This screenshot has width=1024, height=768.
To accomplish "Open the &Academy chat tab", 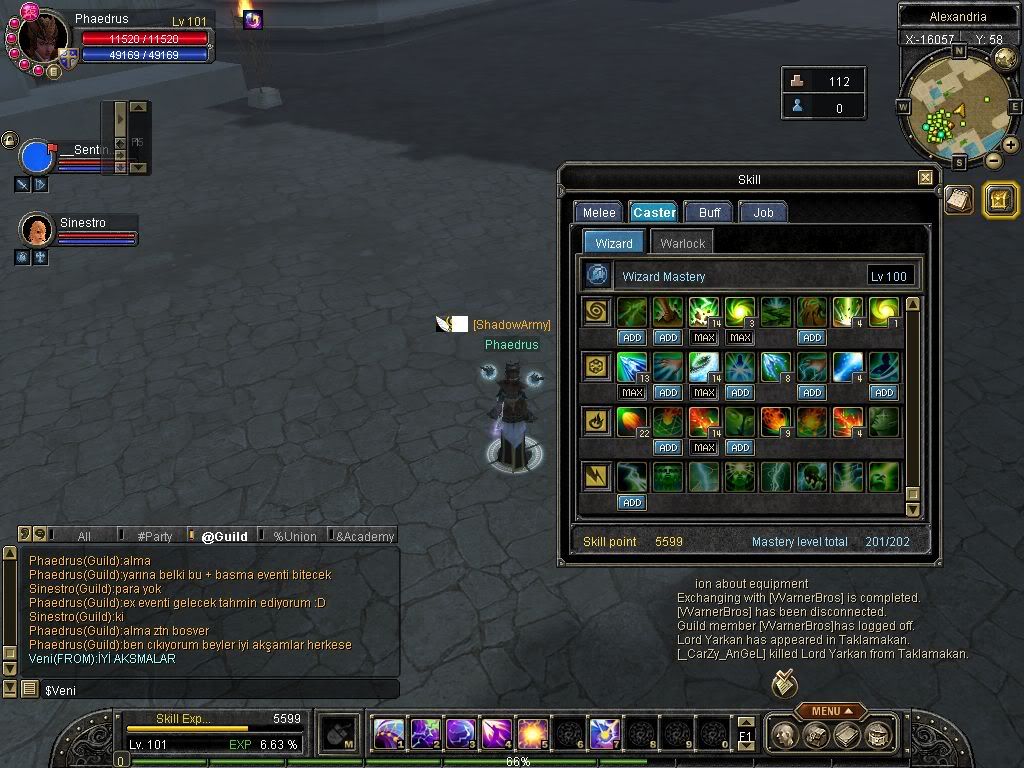I will 365,536.
